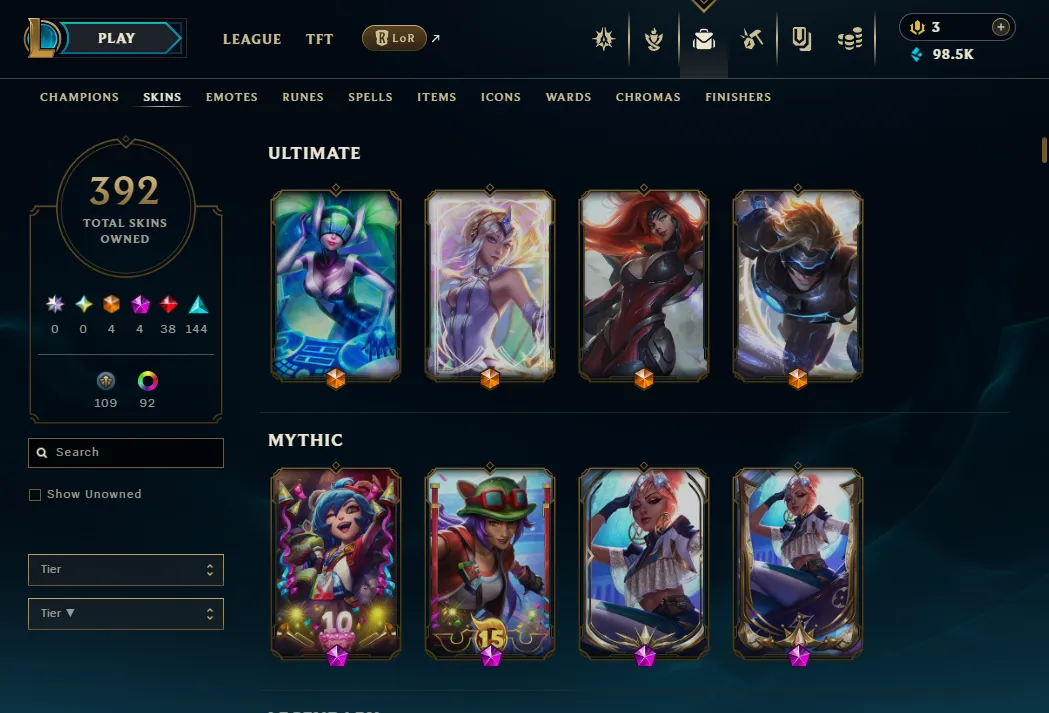Open the Finishers tab
This screenshot has width=1049, height=713.
[x=738, y=97]
